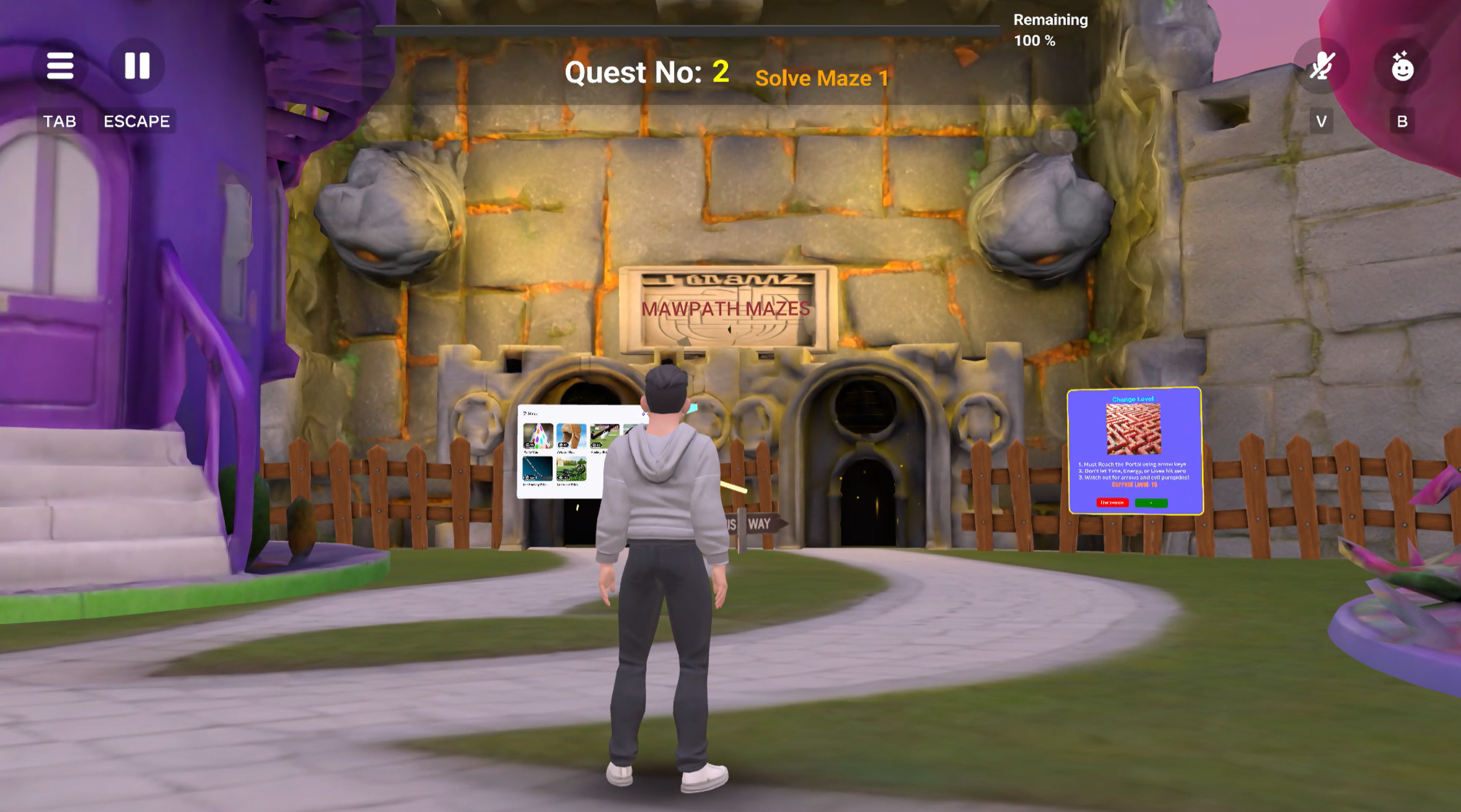Screen dimensions: 1461x812
Task: Toggle the muted microphone icon
Action: (x=1321, y=66)
